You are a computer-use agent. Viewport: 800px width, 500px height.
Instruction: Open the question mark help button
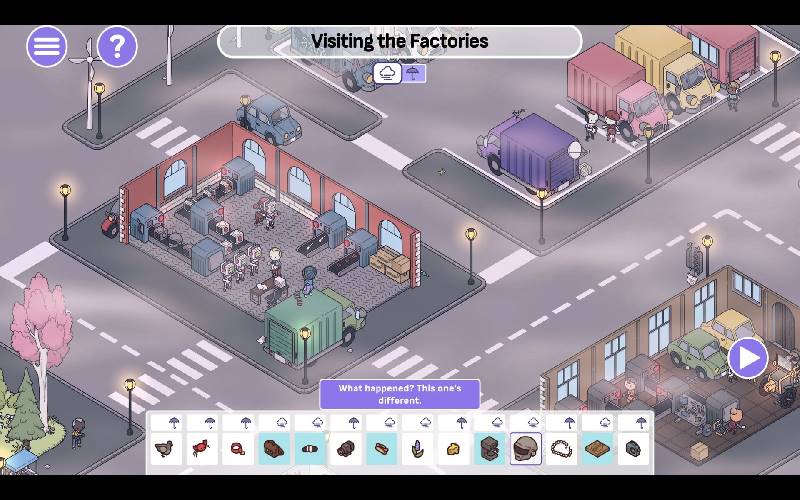[x=117, y=46]
